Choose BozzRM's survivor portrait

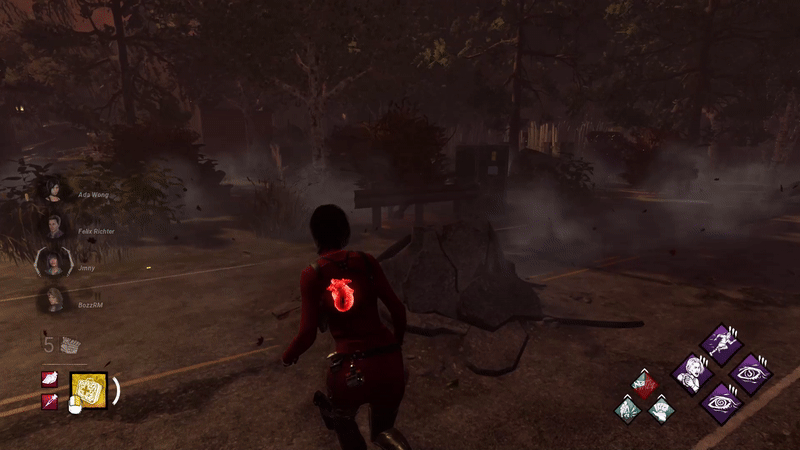[x=52, y=299]
